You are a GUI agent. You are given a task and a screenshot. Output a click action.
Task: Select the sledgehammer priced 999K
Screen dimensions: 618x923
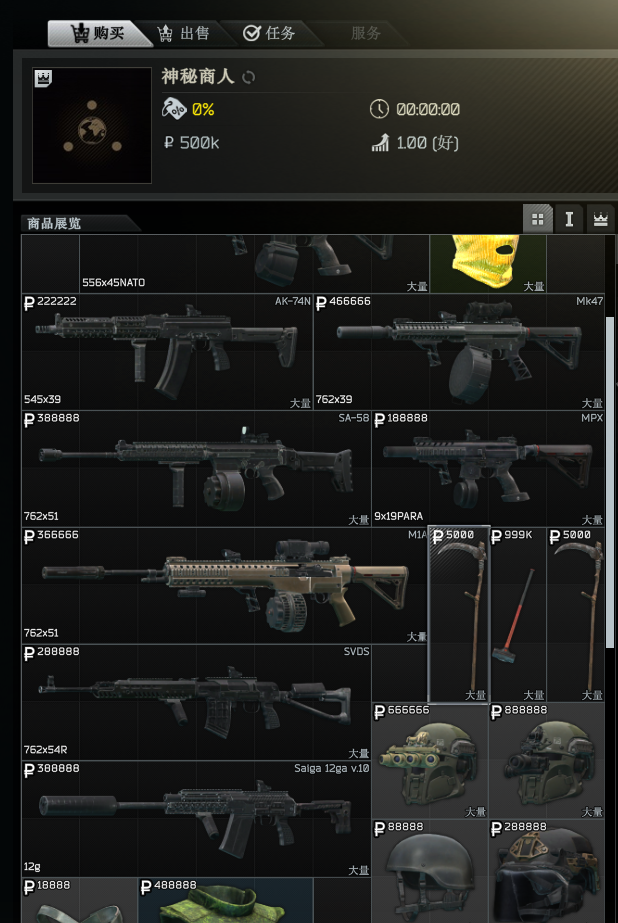pyautogui.click(x=518, y=614)
